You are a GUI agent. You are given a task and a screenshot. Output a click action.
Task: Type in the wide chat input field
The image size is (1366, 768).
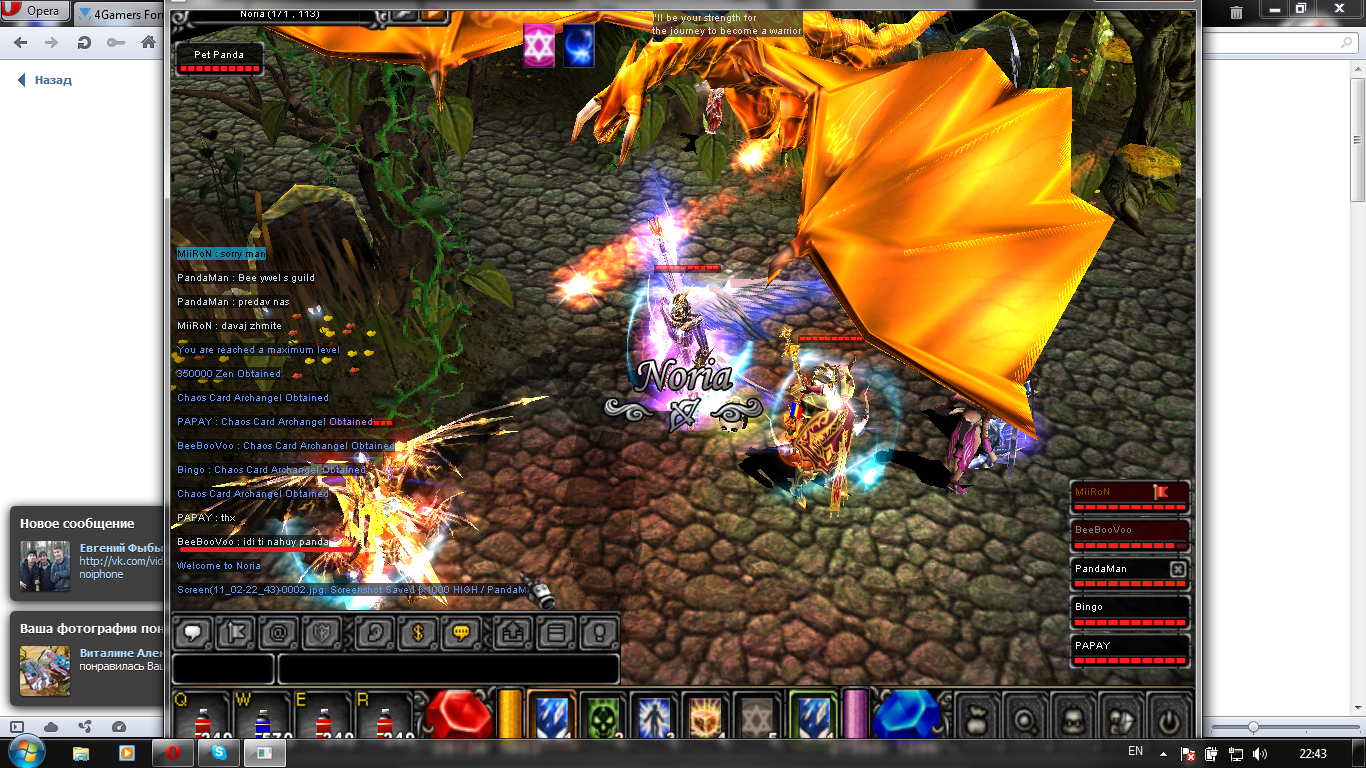[x=448, y=669]
